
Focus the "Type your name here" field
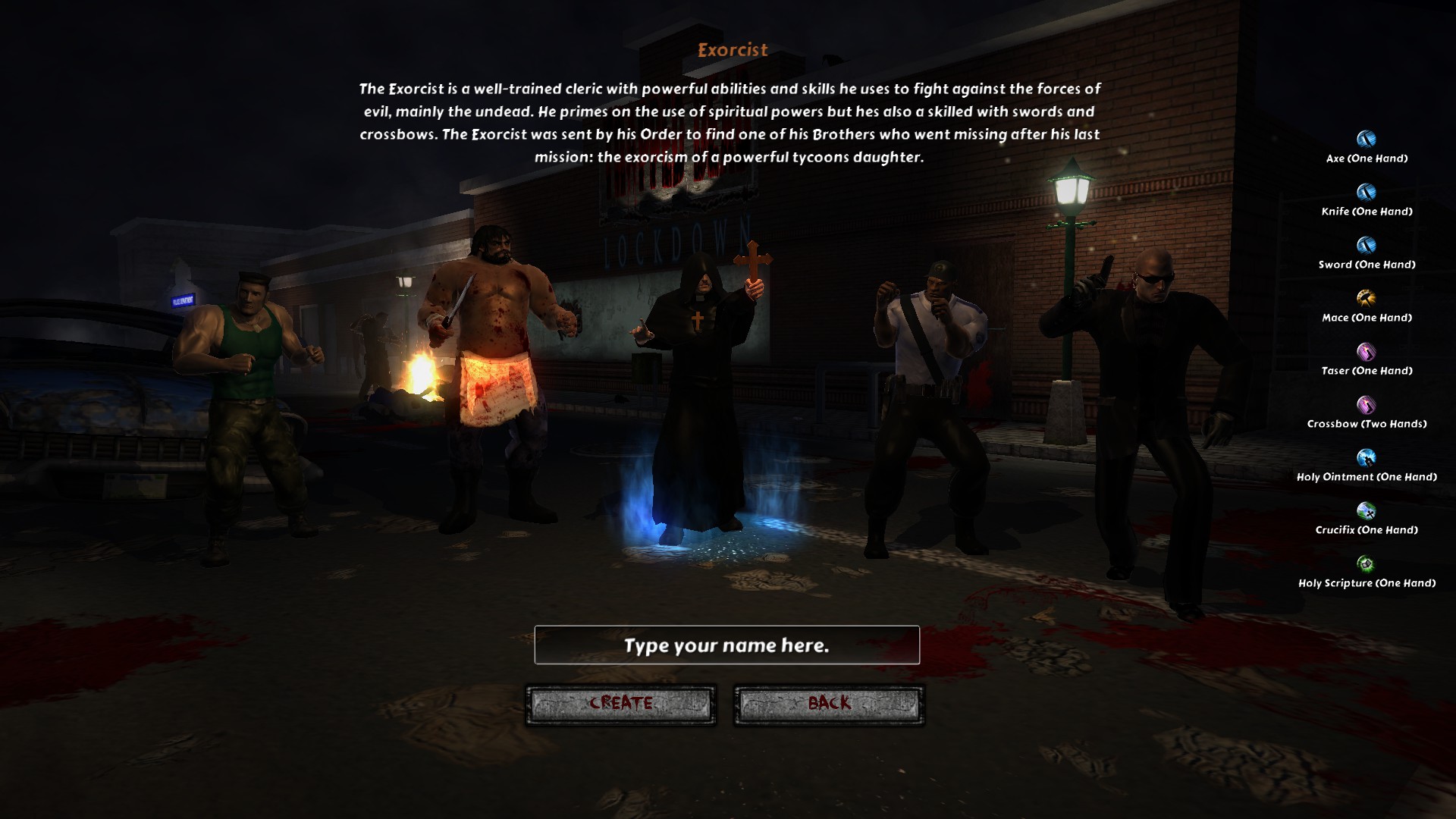tap(726, 645)
